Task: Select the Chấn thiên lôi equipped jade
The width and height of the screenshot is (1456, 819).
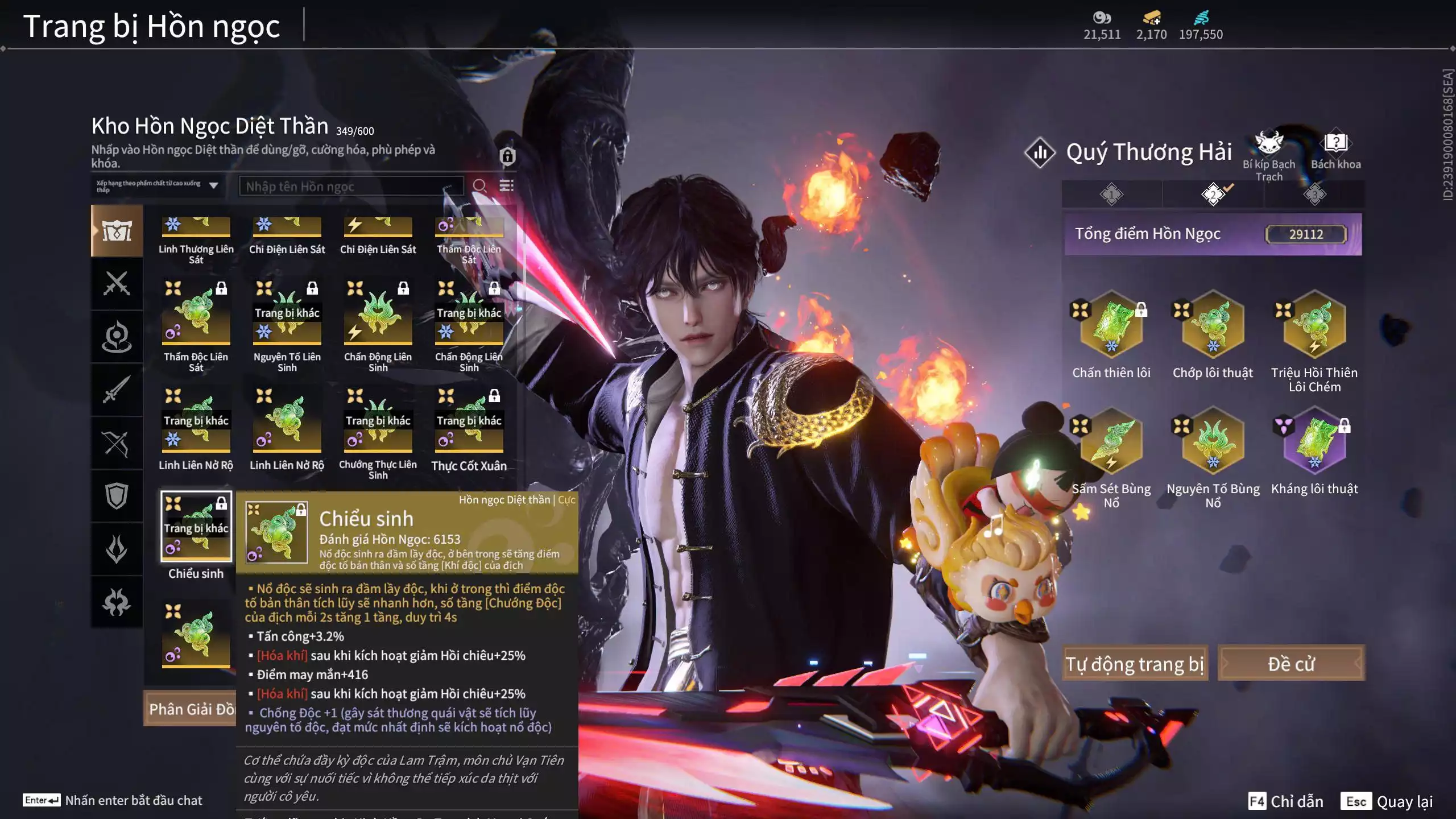Action: [1111, 325]
